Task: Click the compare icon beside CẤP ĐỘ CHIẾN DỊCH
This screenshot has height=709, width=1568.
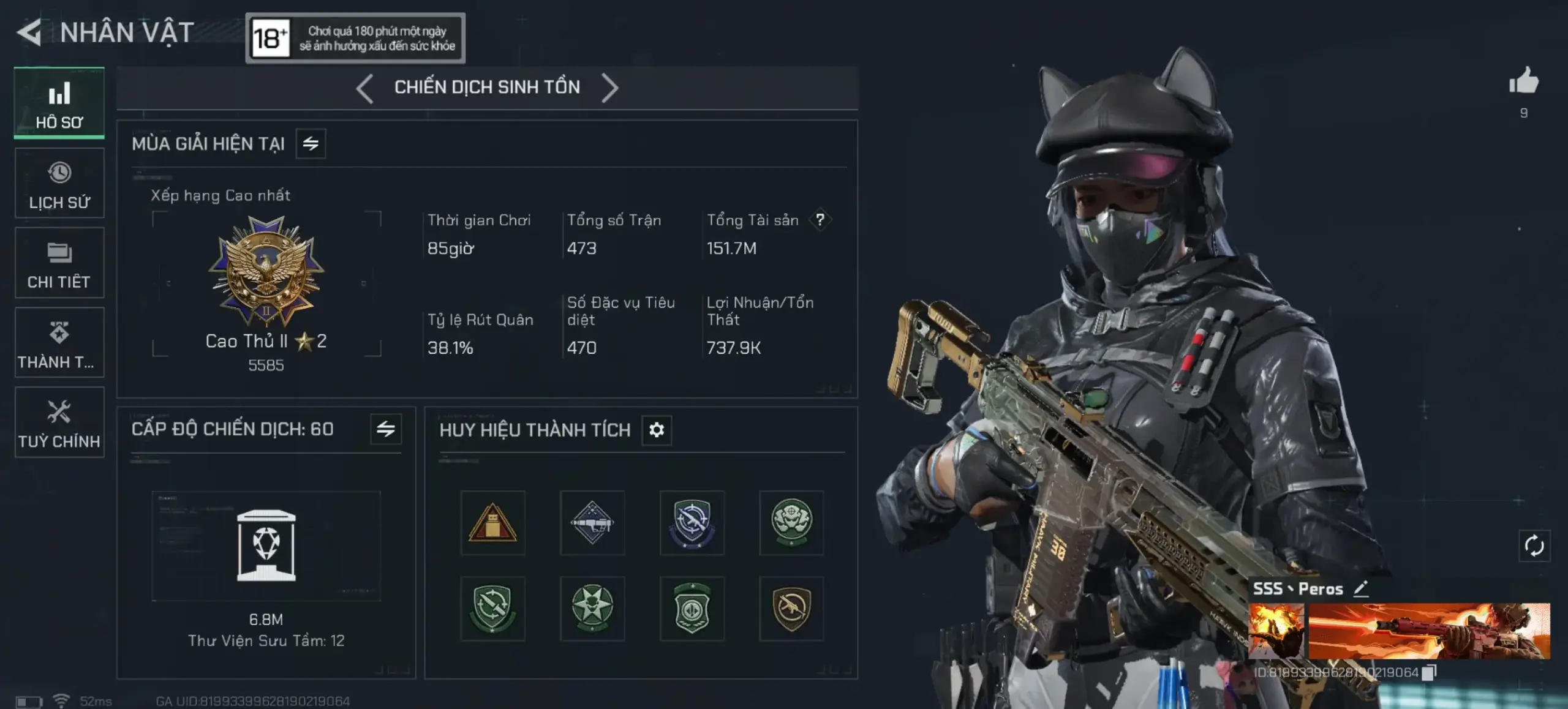Action: click(386, 430)
